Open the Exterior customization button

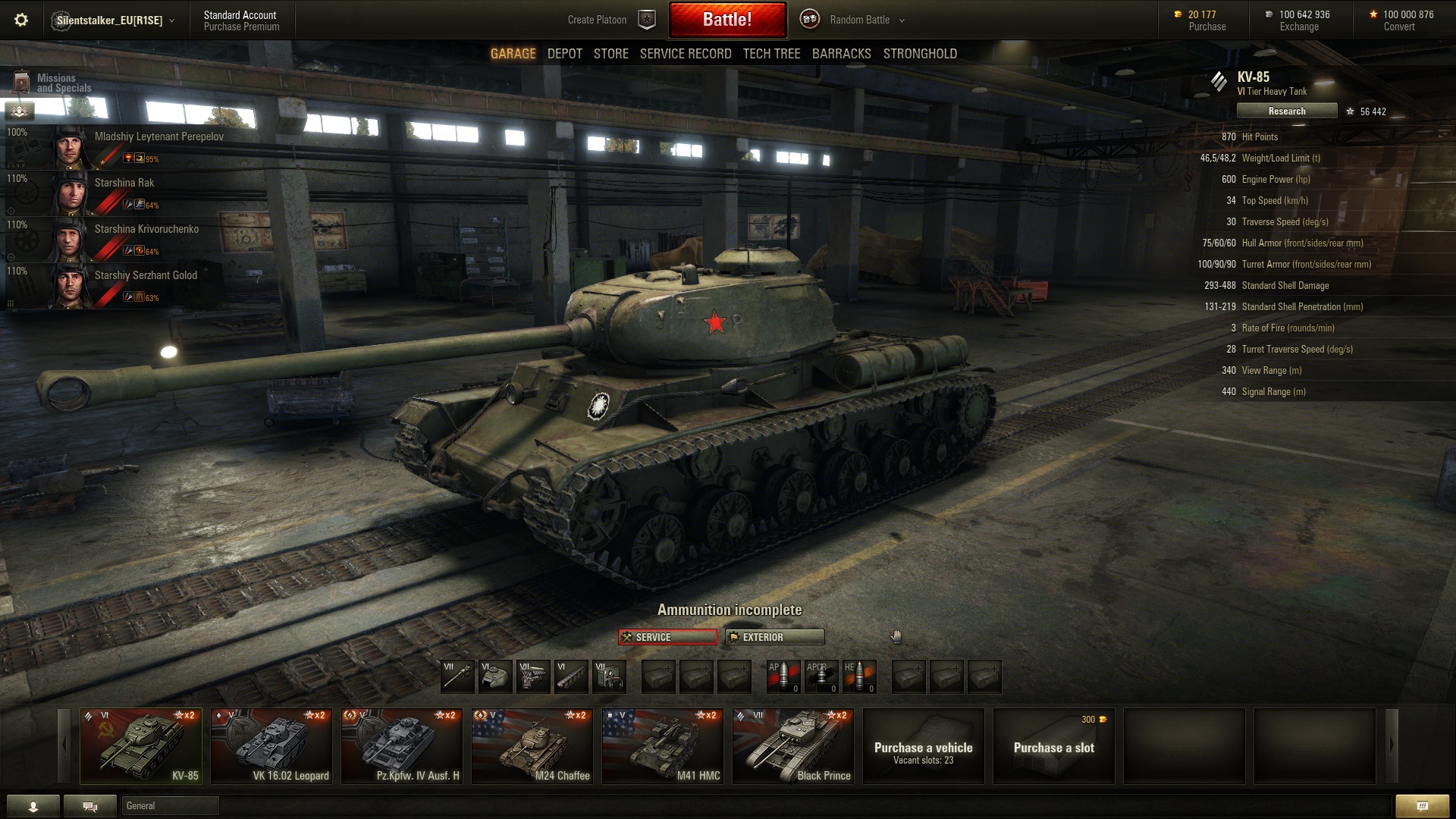click(774, 637)
